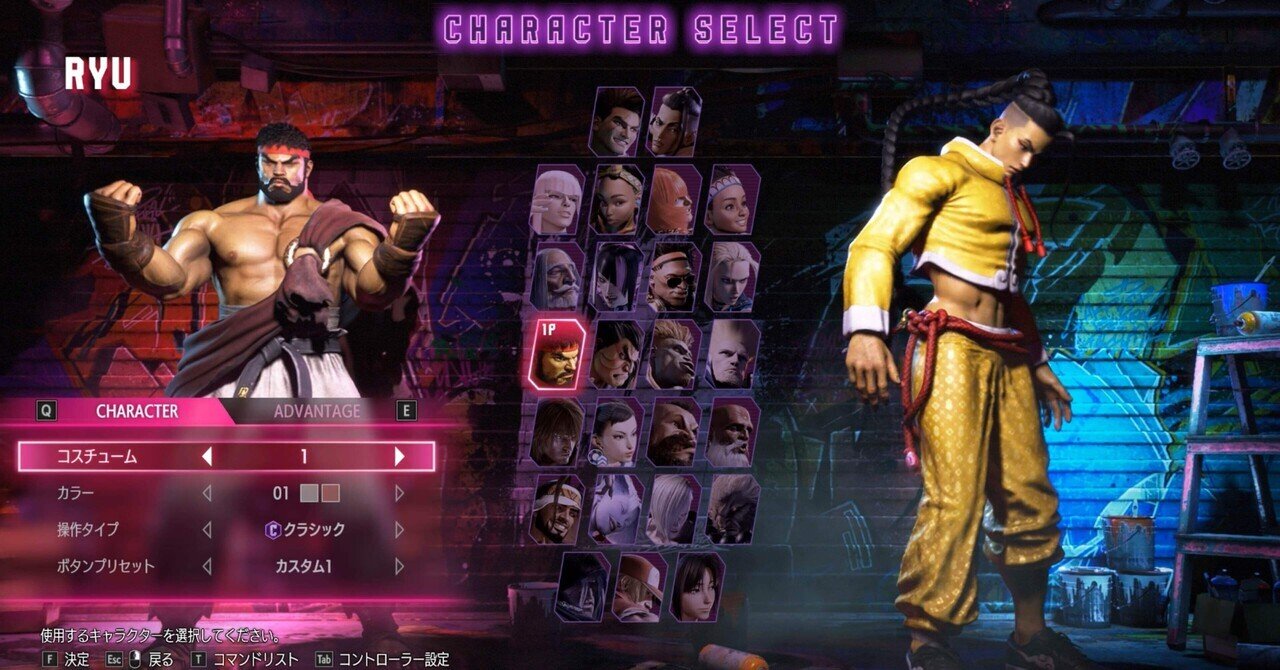Select Luke's portrait
The width and height of the screenshot is (1280, 670).
click(x=616, y=121)
